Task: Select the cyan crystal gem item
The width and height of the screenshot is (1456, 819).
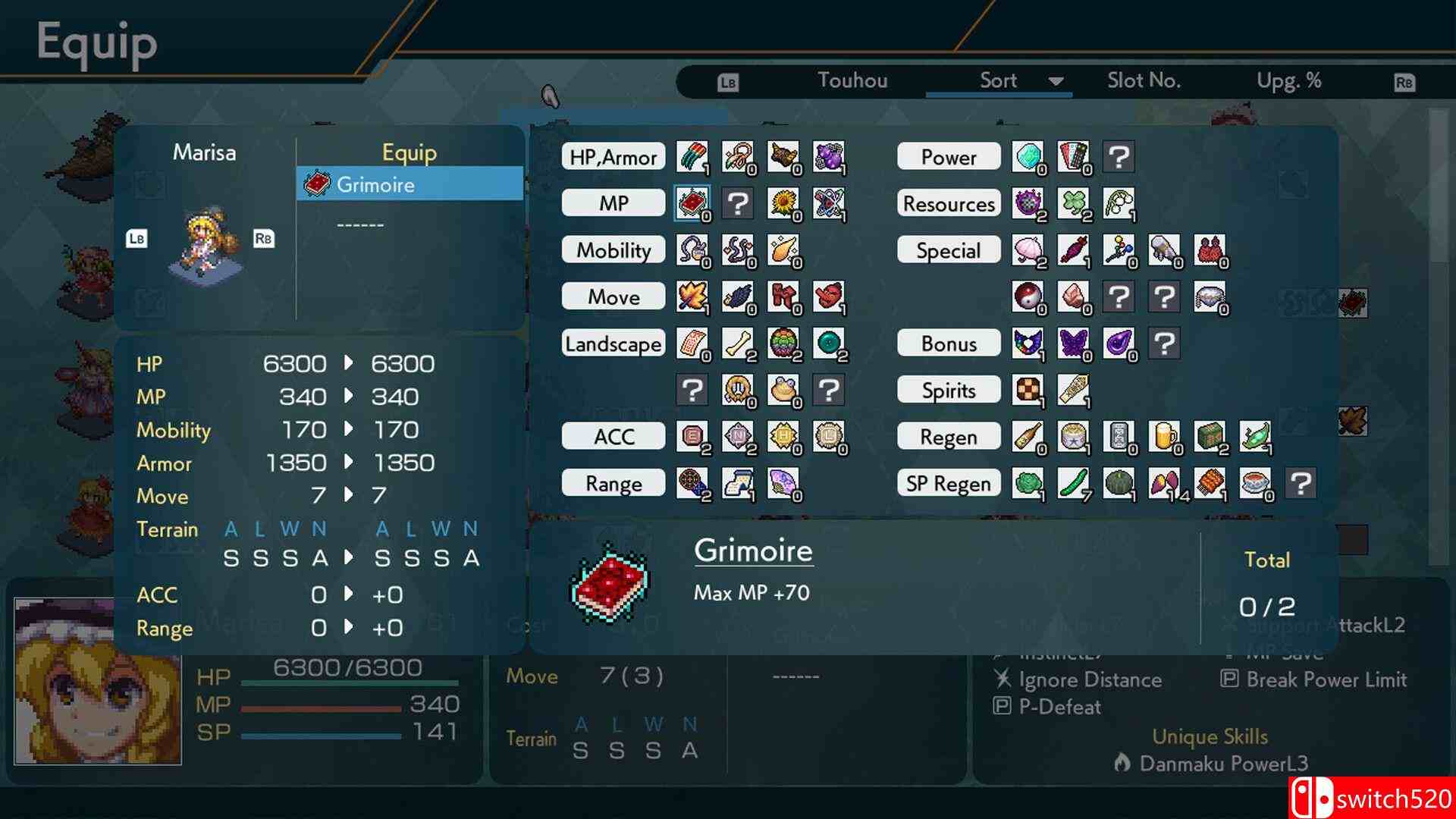Action: pos(1027,157)
